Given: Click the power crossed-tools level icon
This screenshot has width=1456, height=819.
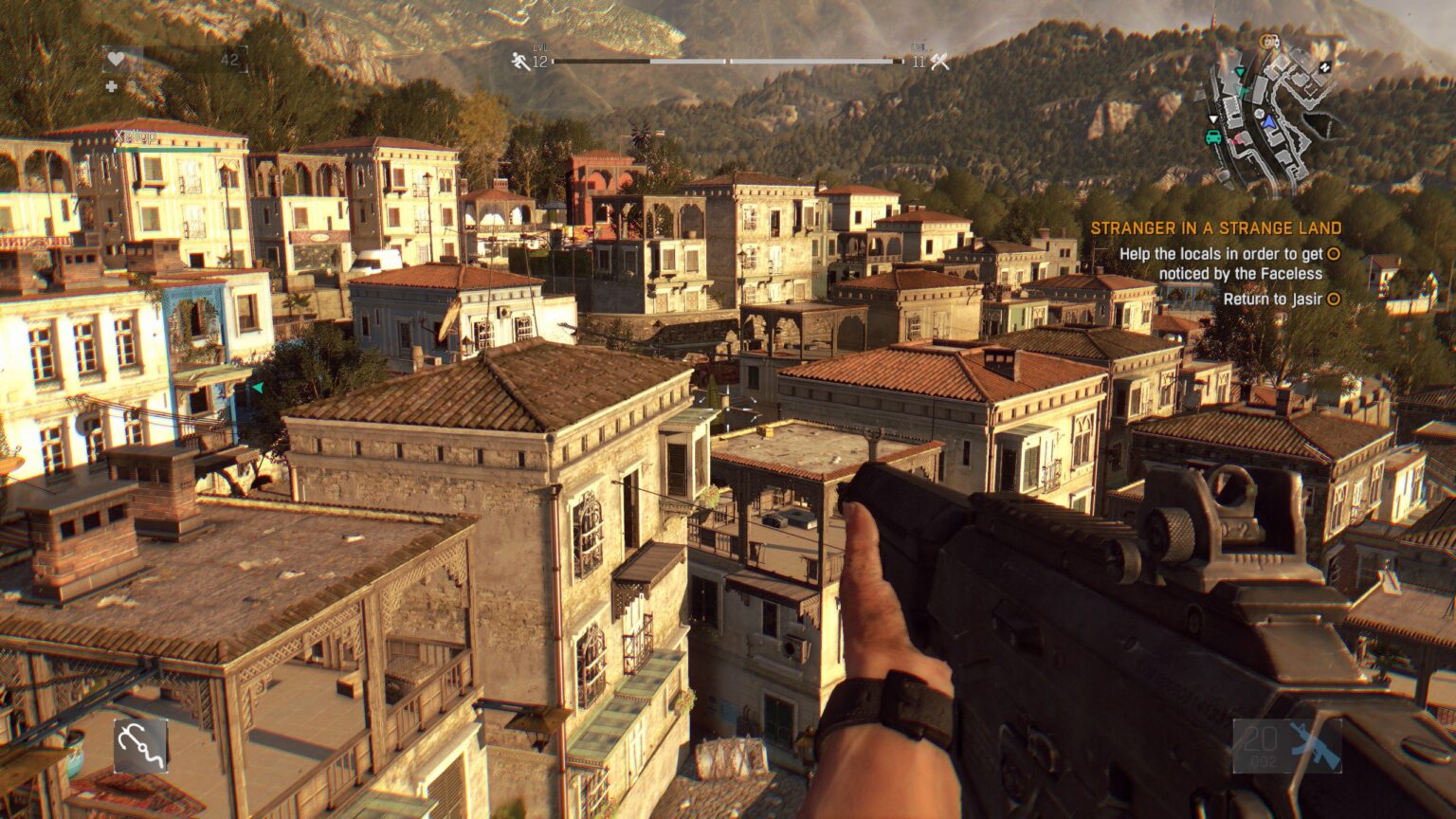Looking at the screenshot, I should click(x=939, y=62).
